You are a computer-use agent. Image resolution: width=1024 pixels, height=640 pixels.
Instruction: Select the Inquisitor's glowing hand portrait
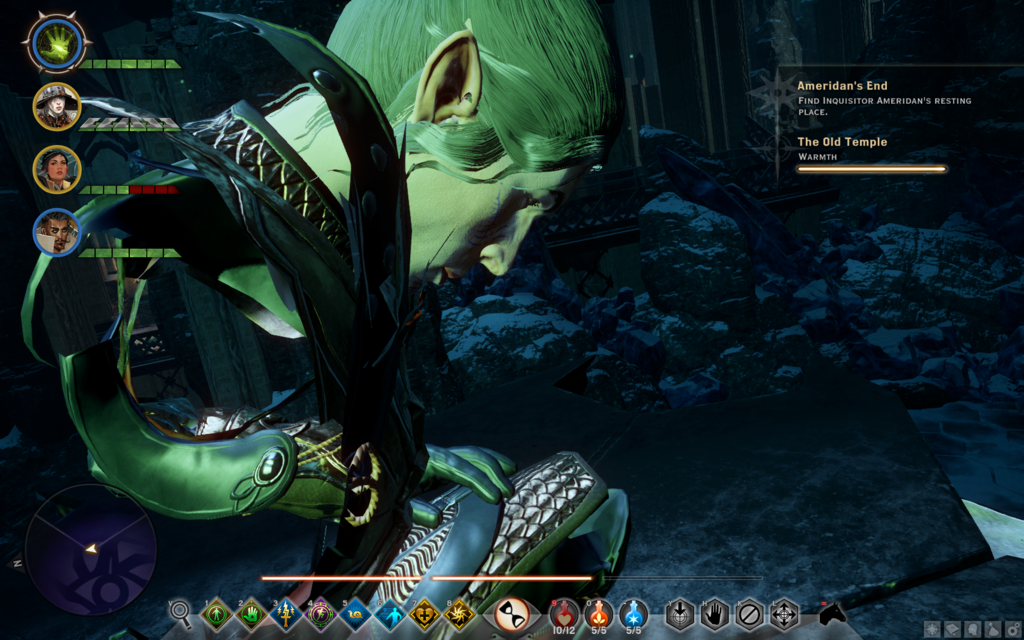(x=55, y=42)
